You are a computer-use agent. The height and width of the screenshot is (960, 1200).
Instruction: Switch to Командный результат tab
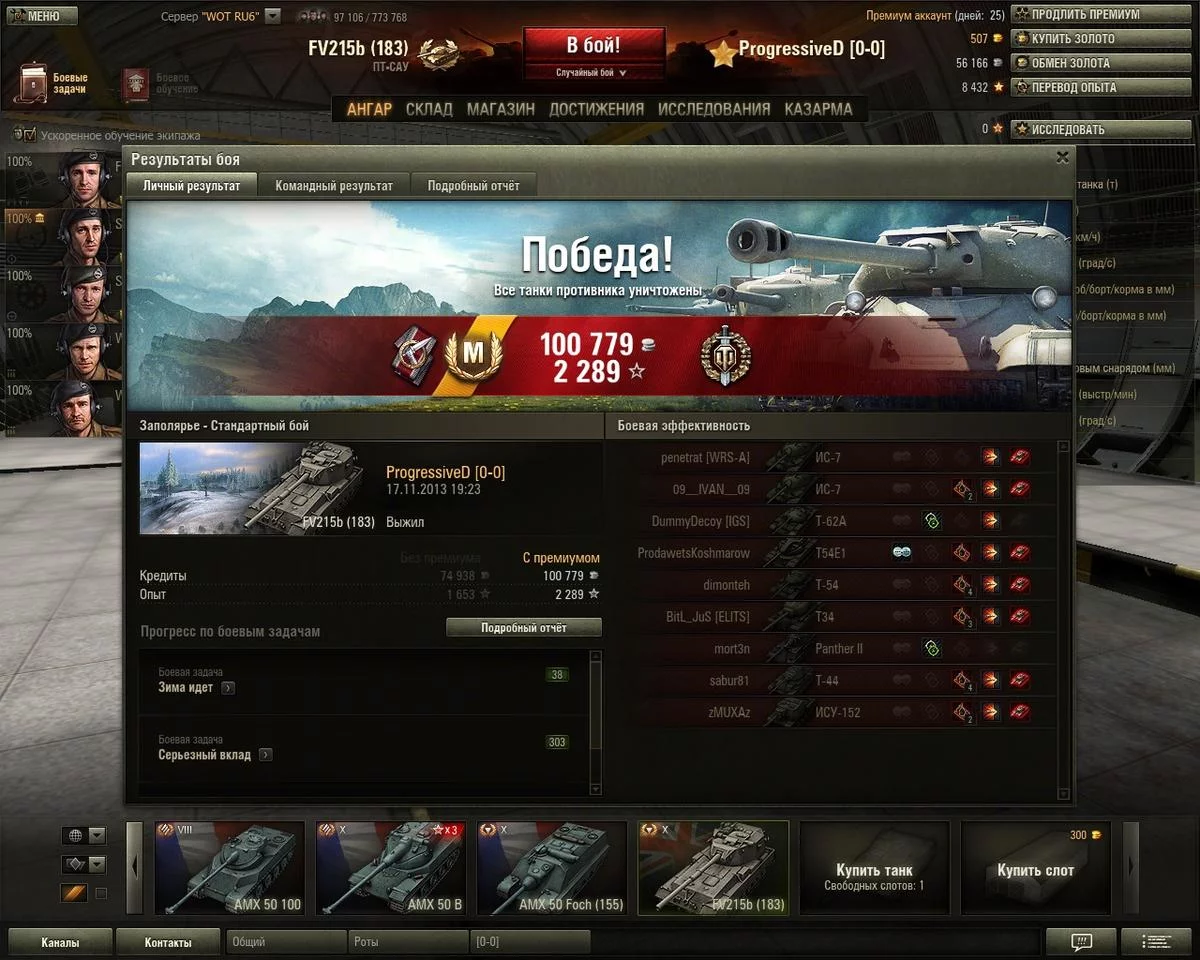pyautogui.click(x=334, y=186)
